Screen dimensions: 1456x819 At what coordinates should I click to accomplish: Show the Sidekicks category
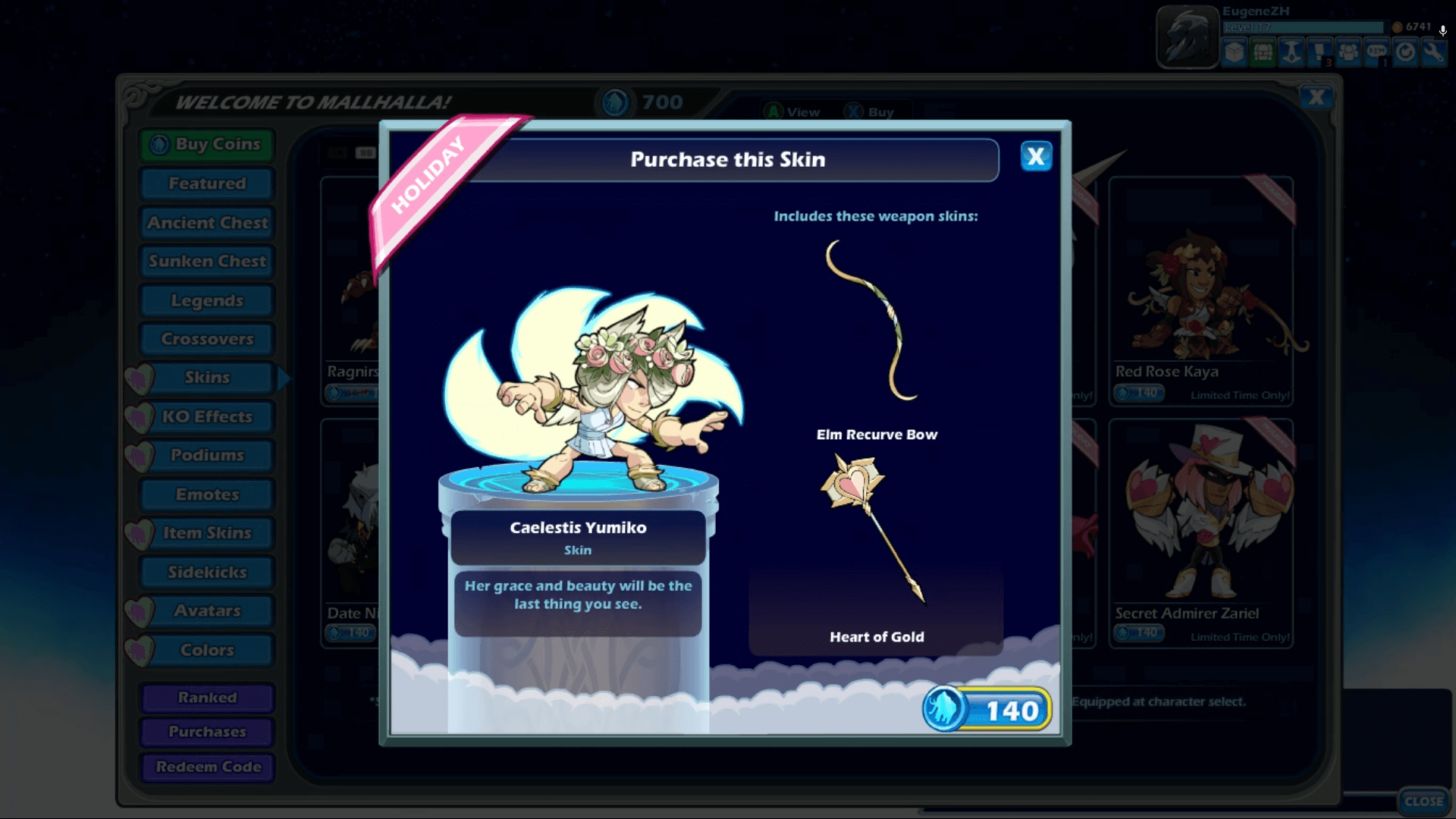(207, 573)
